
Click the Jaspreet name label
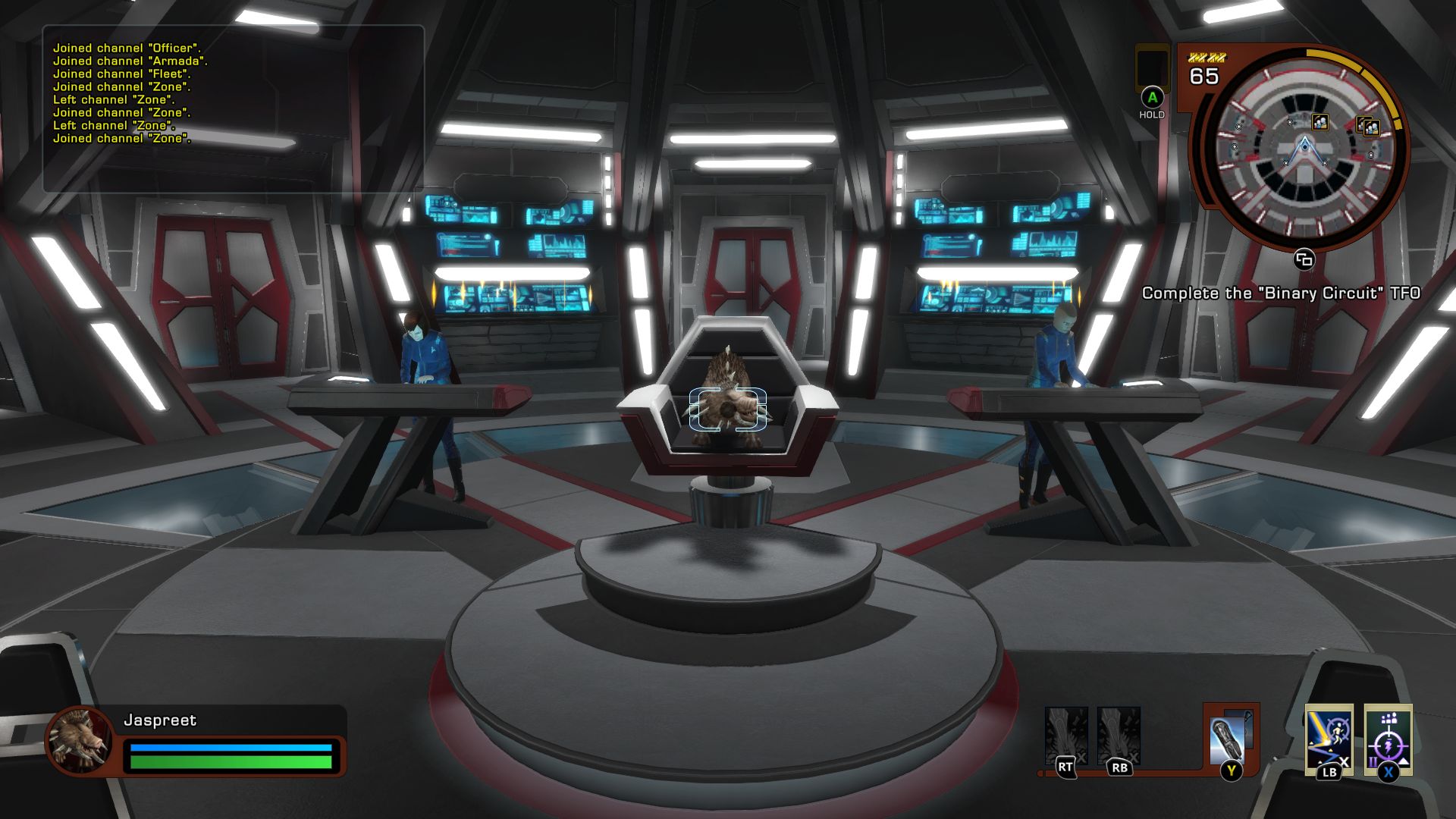point(159,720)
